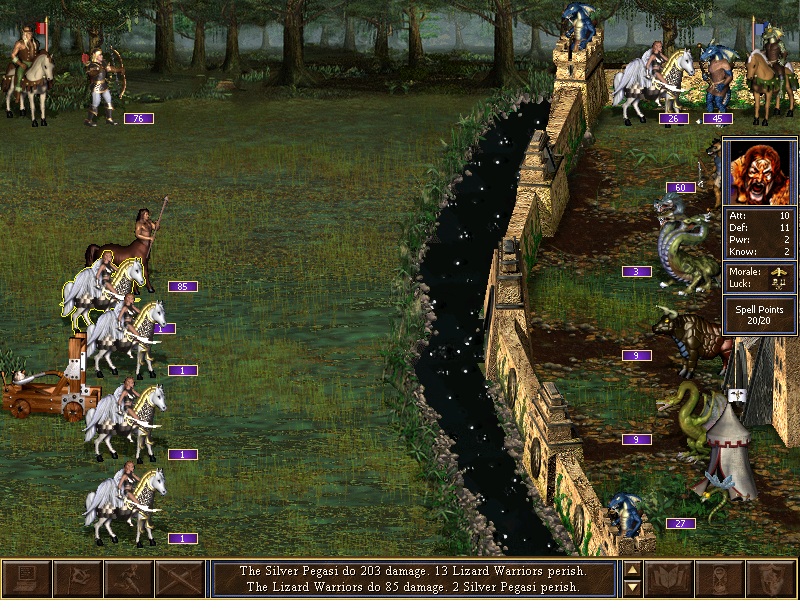Viewport: 800px width, 614px height.
Task: Select the highlighted Silver Pegasi stack
Action: [103, 287]
